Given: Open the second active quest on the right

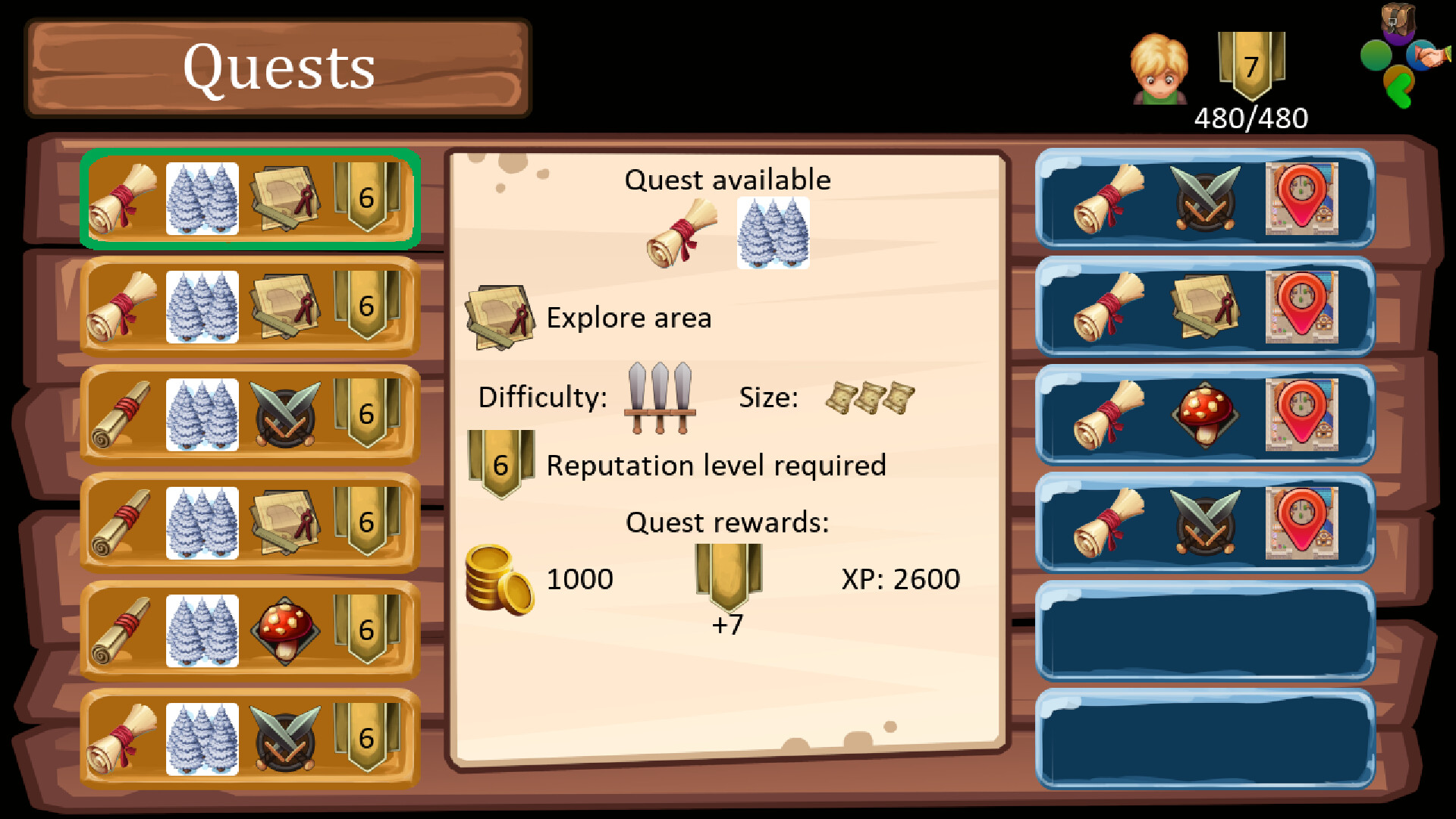Looking at the screenshot, I should click(x=1206, y=307).
